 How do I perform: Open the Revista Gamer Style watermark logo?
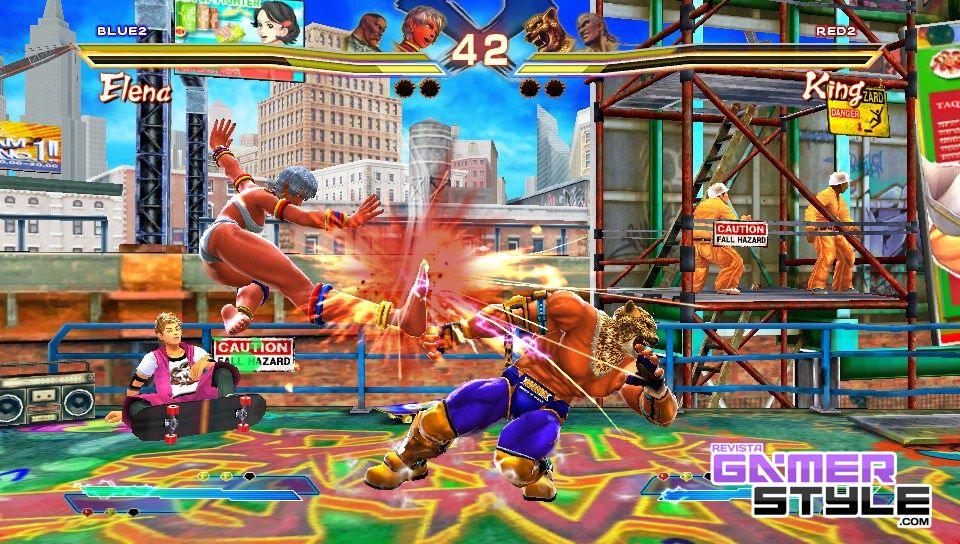coord(821,485)
